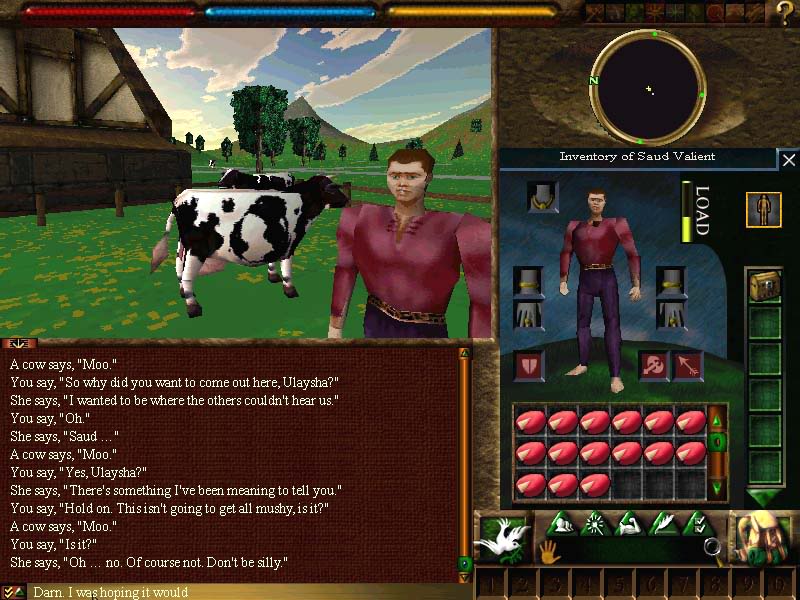Screen dimensions: 800x600
Task: Select the necklace equipment slot
Action: 543,197
